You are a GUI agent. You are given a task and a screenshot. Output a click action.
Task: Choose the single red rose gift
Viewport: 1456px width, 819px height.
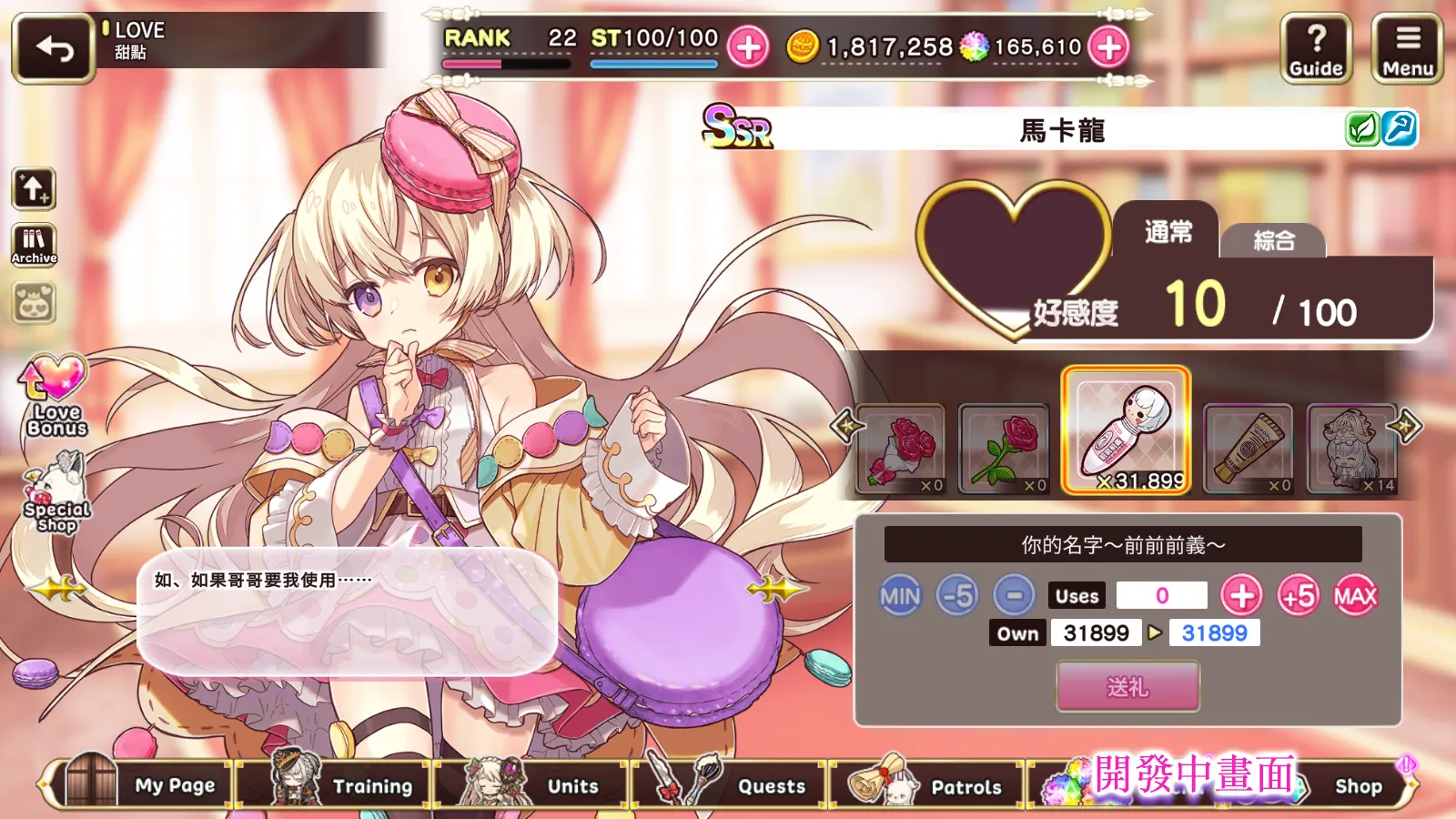point(1004,450)
